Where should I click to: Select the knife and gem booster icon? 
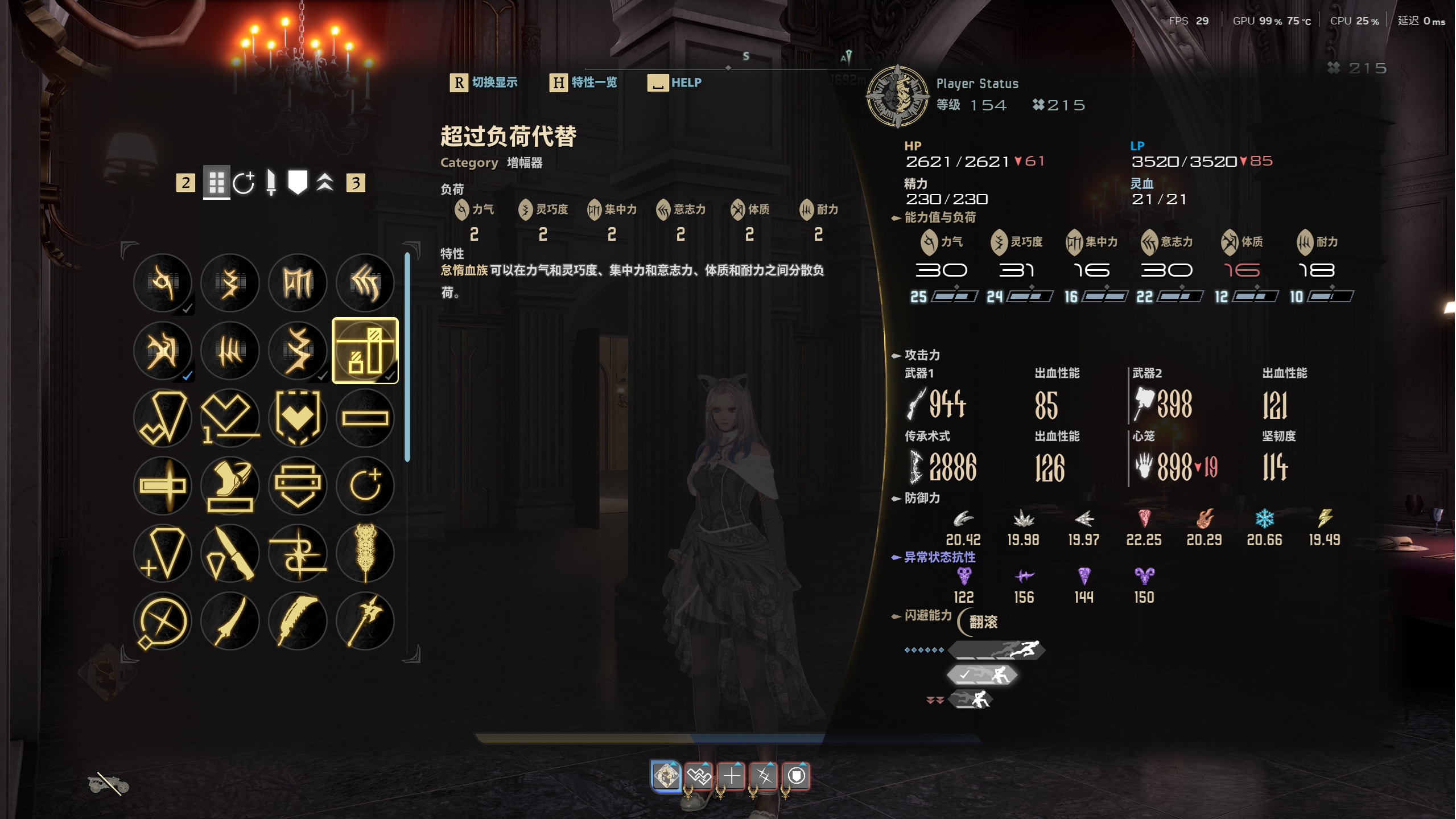pos(230,553)
